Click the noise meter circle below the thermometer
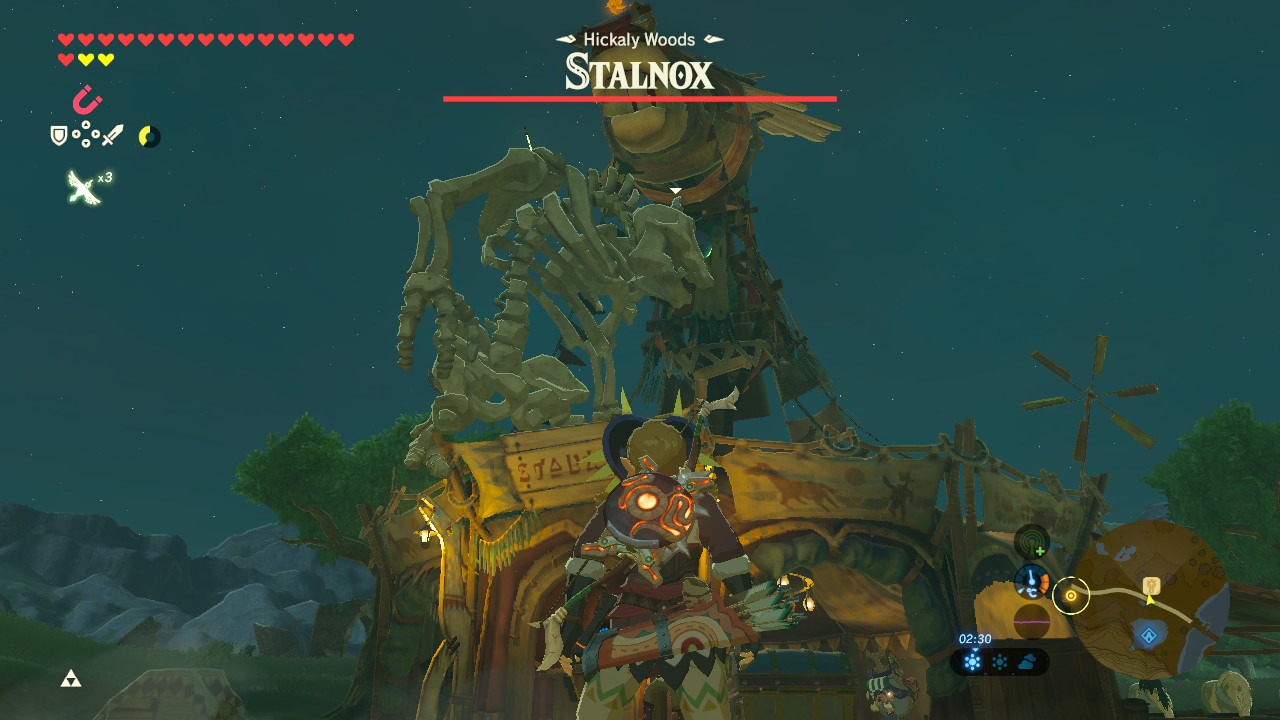 (1031, 619)
